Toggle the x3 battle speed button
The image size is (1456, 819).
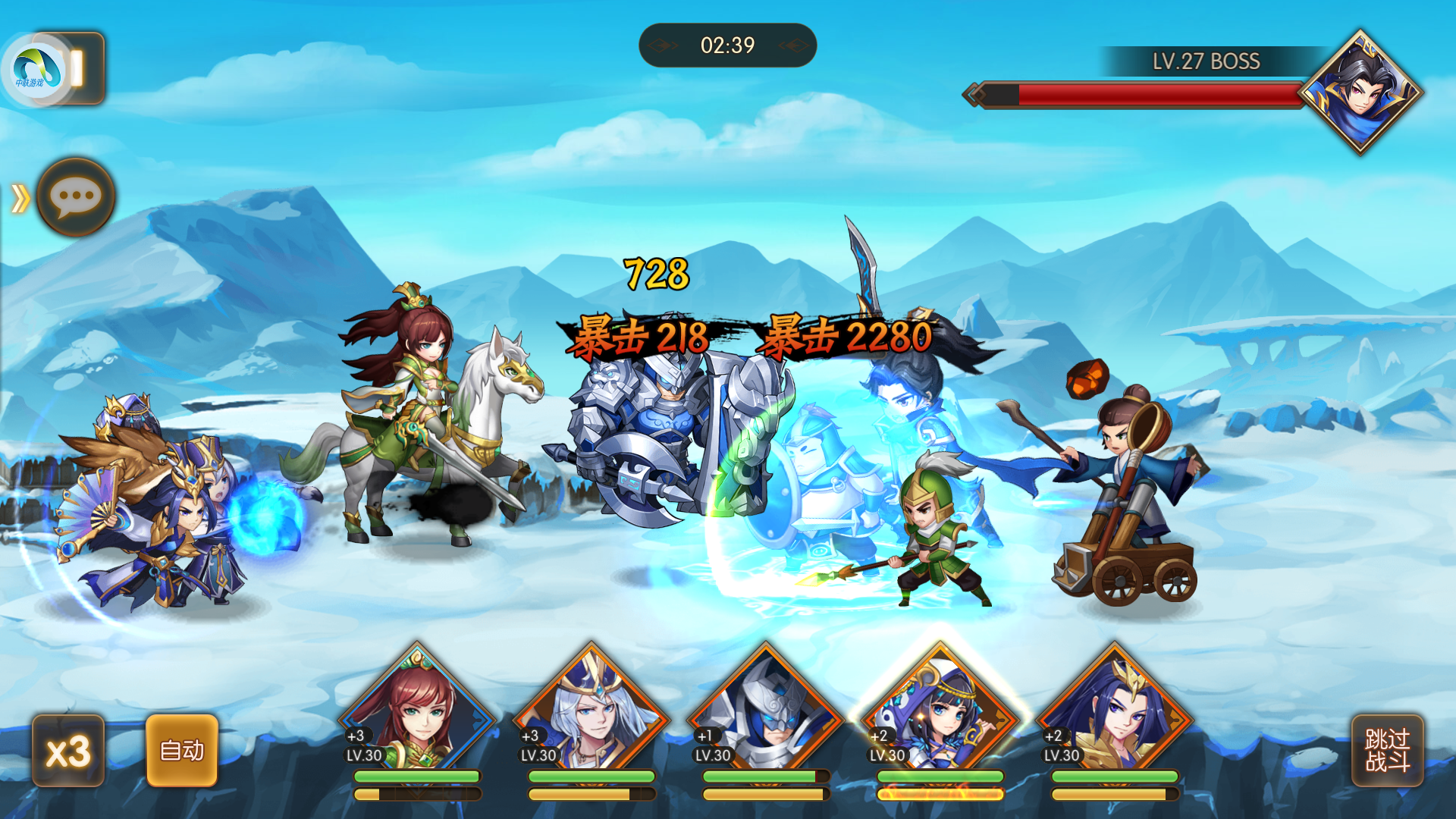tap(68, 751)
